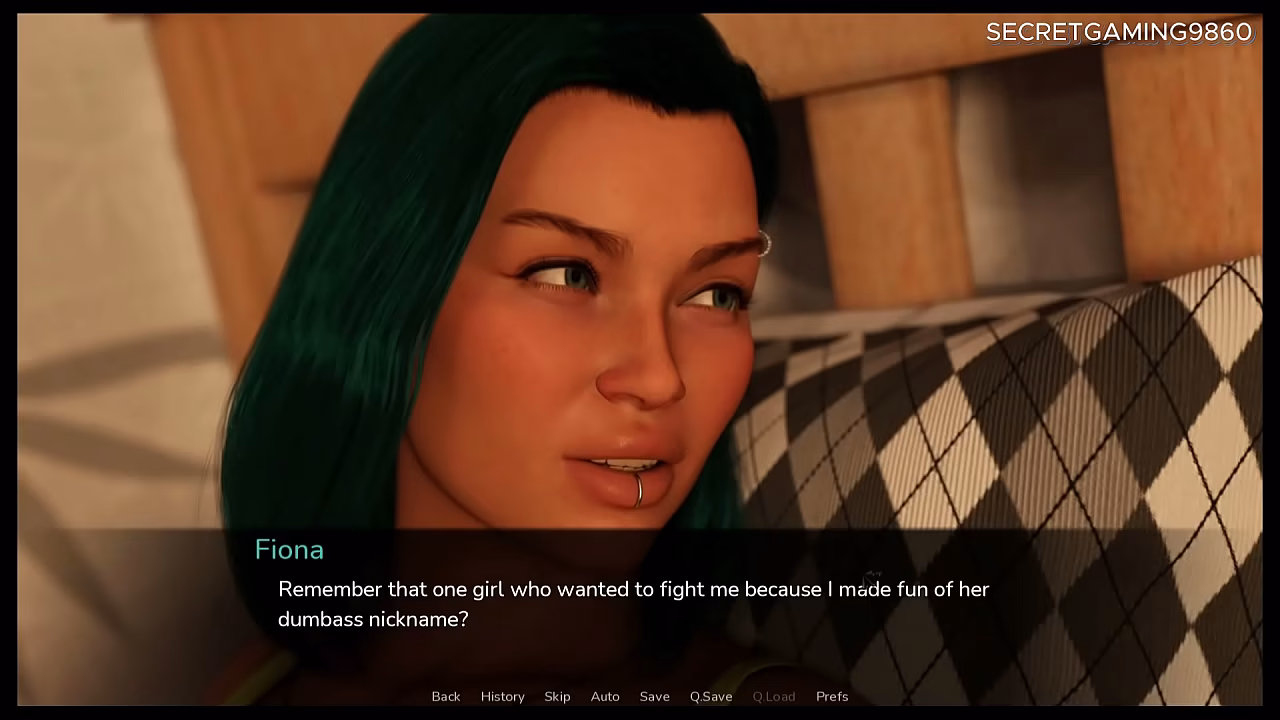Click Back to rewind the dialogue
This screenshot has height=720, width=1280.
pyautogui.click(x=446, y=696)
